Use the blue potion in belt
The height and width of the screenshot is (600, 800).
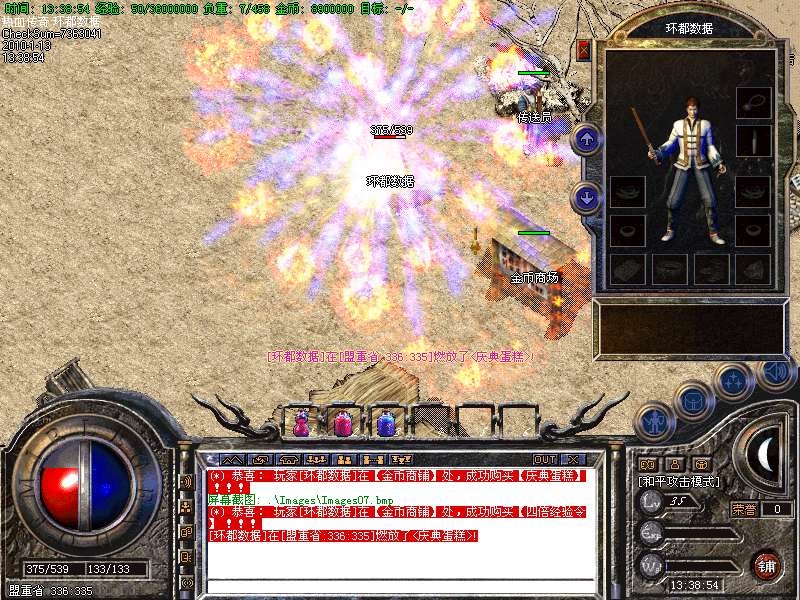386,424
